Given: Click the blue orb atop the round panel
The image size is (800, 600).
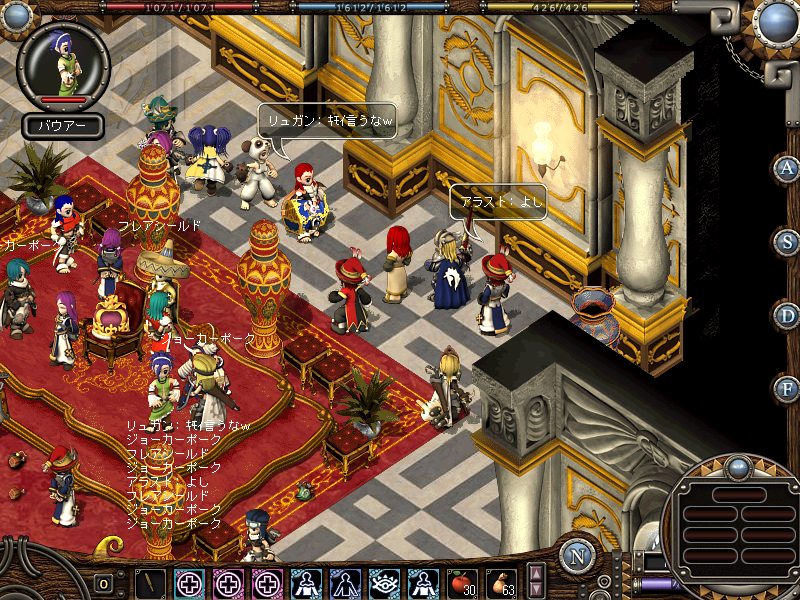Looking at the screenshot, I should [738, 467].
